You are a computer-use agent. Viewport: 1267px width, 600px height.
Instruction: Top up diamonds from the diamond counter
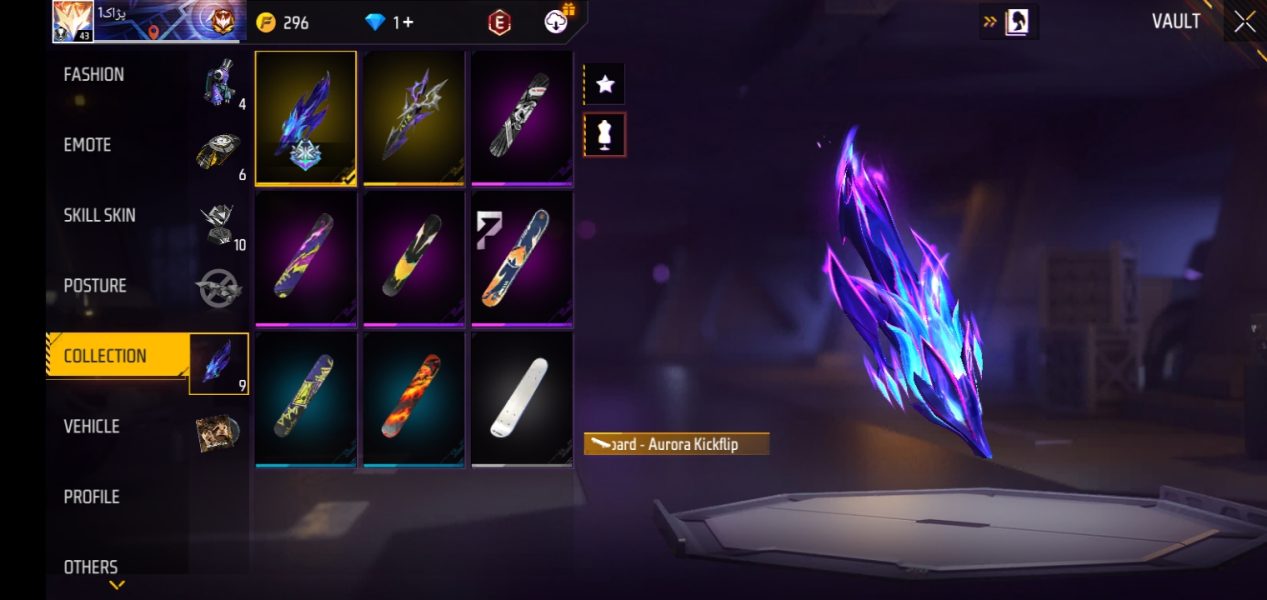[389, 22]
